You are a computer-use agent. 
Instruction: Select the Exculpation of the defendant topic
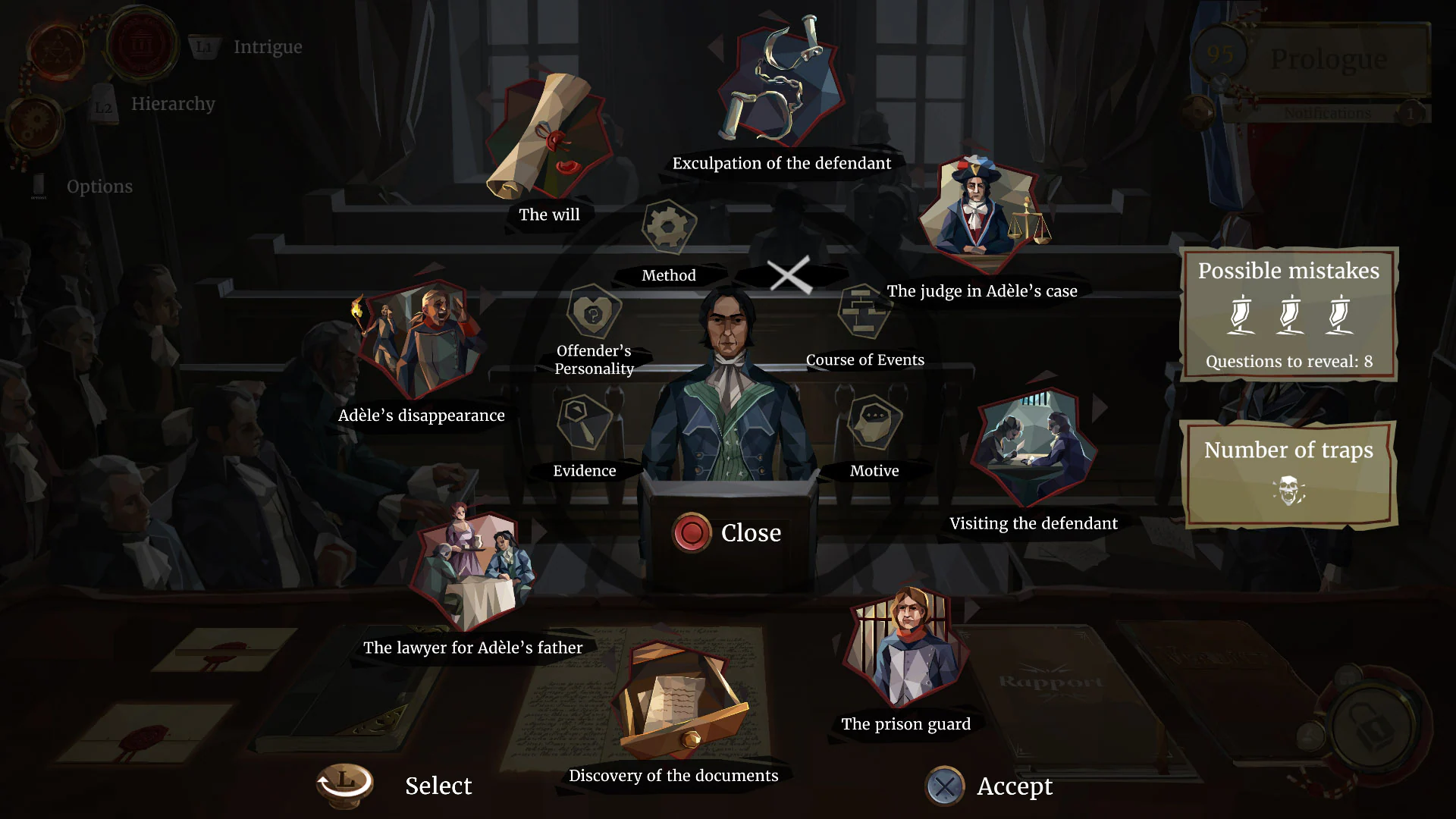[781, 80]
